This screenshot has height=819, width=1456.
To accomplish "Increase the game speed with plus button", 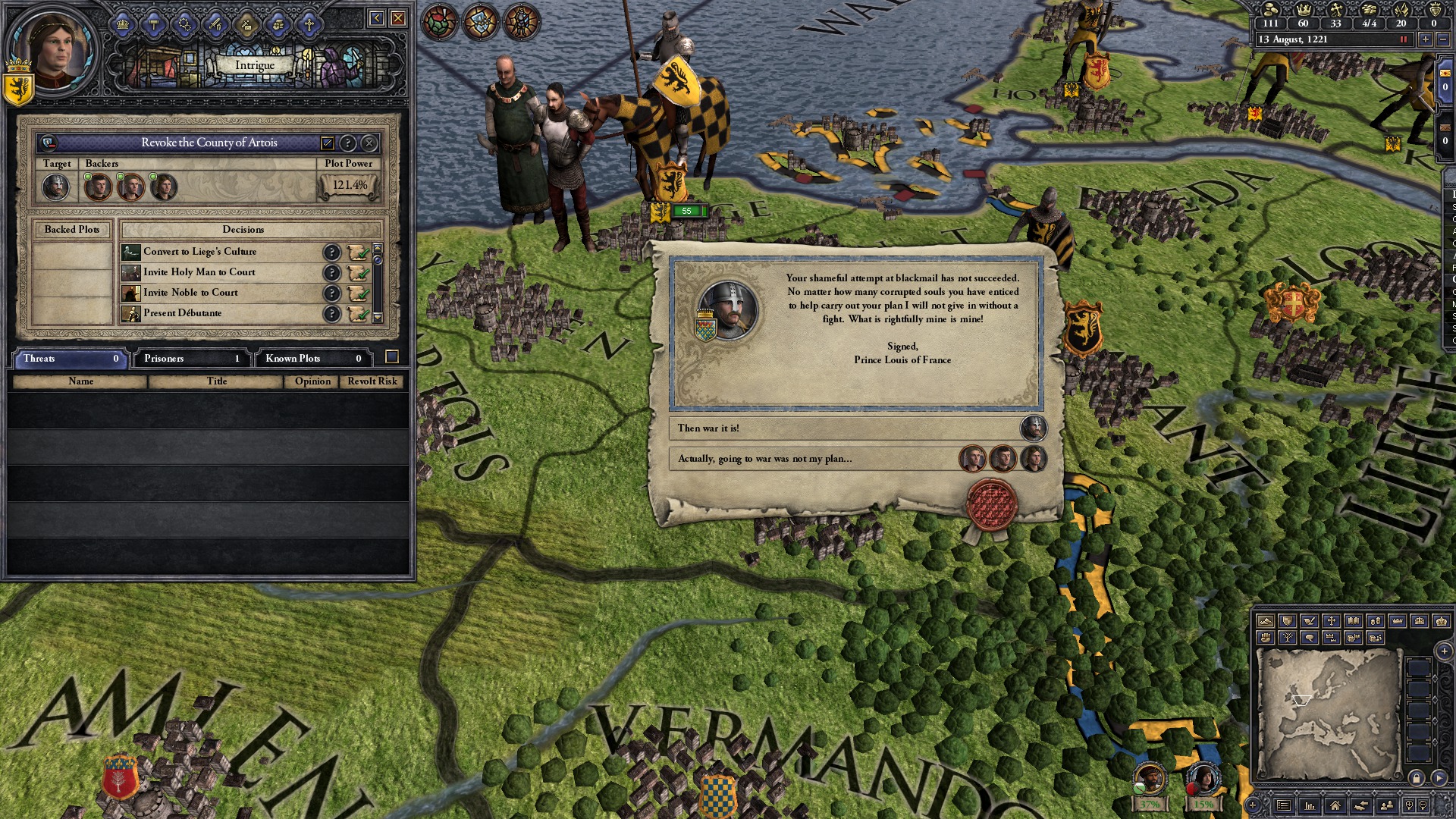I will pos(1426,39).
